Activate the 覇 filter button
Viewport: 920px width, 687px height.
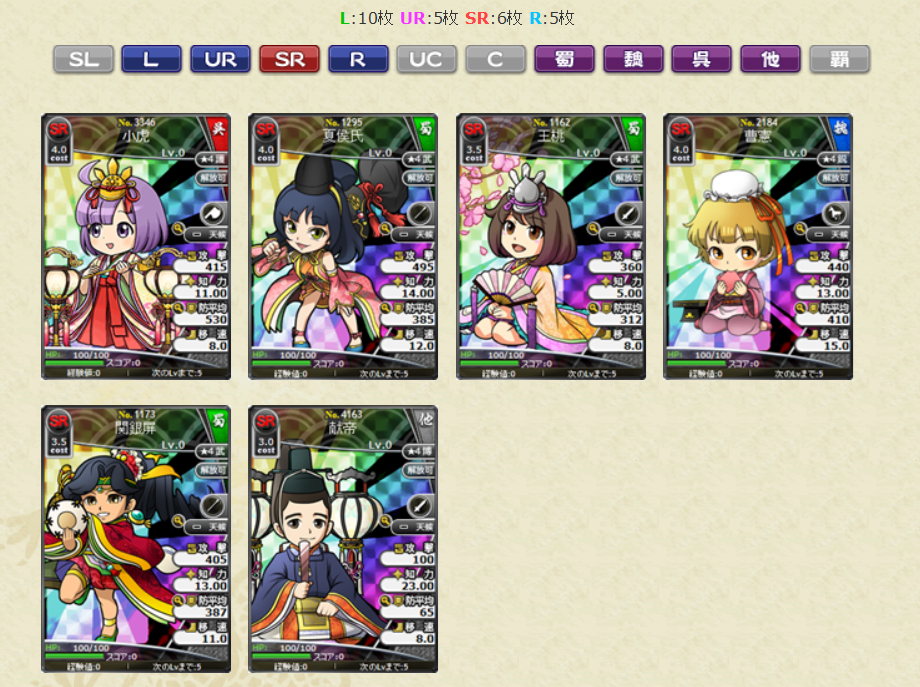839,59
